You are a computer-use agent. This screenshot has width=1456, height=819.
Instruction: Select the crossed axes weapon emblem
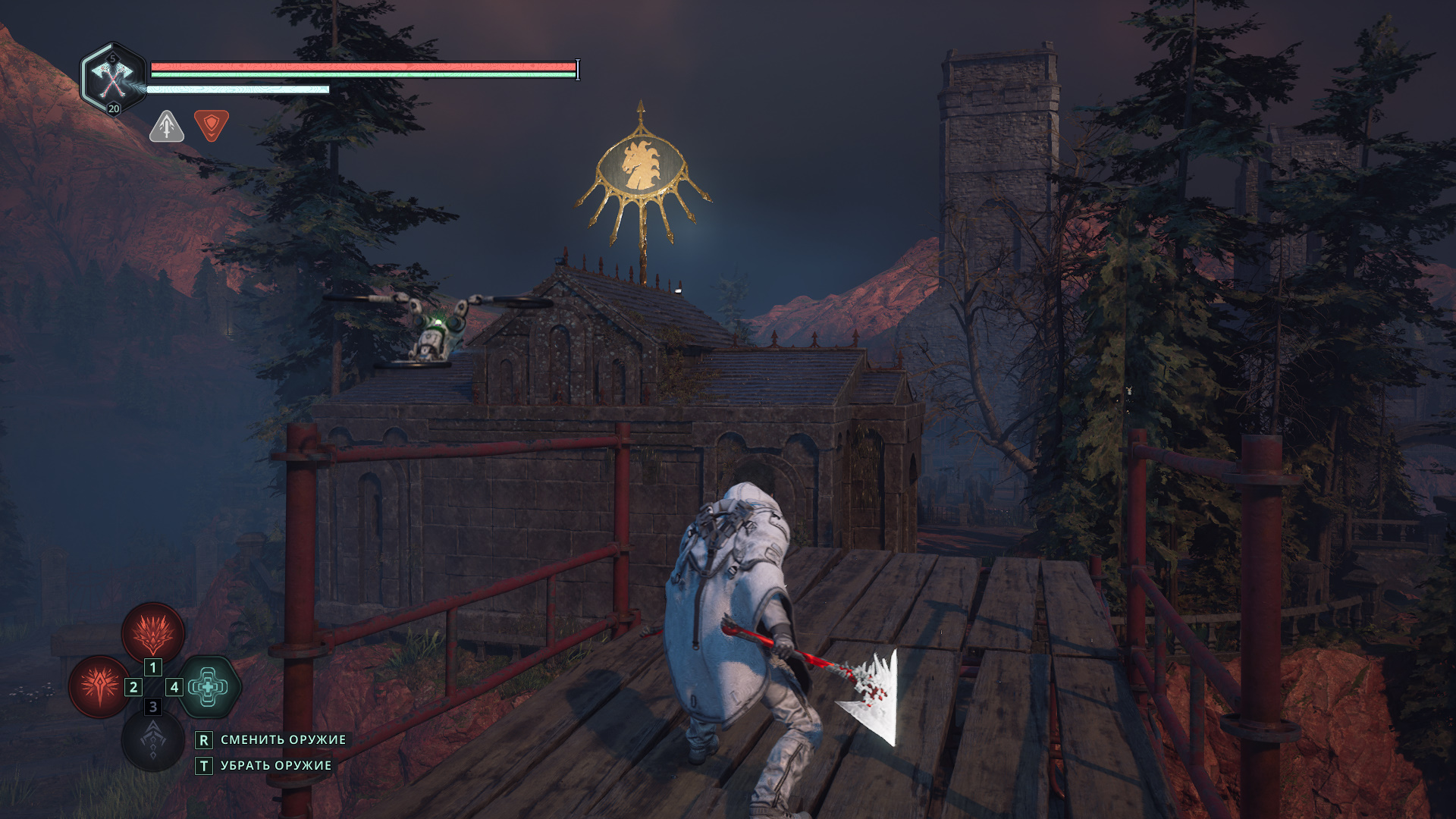point(113,77)
